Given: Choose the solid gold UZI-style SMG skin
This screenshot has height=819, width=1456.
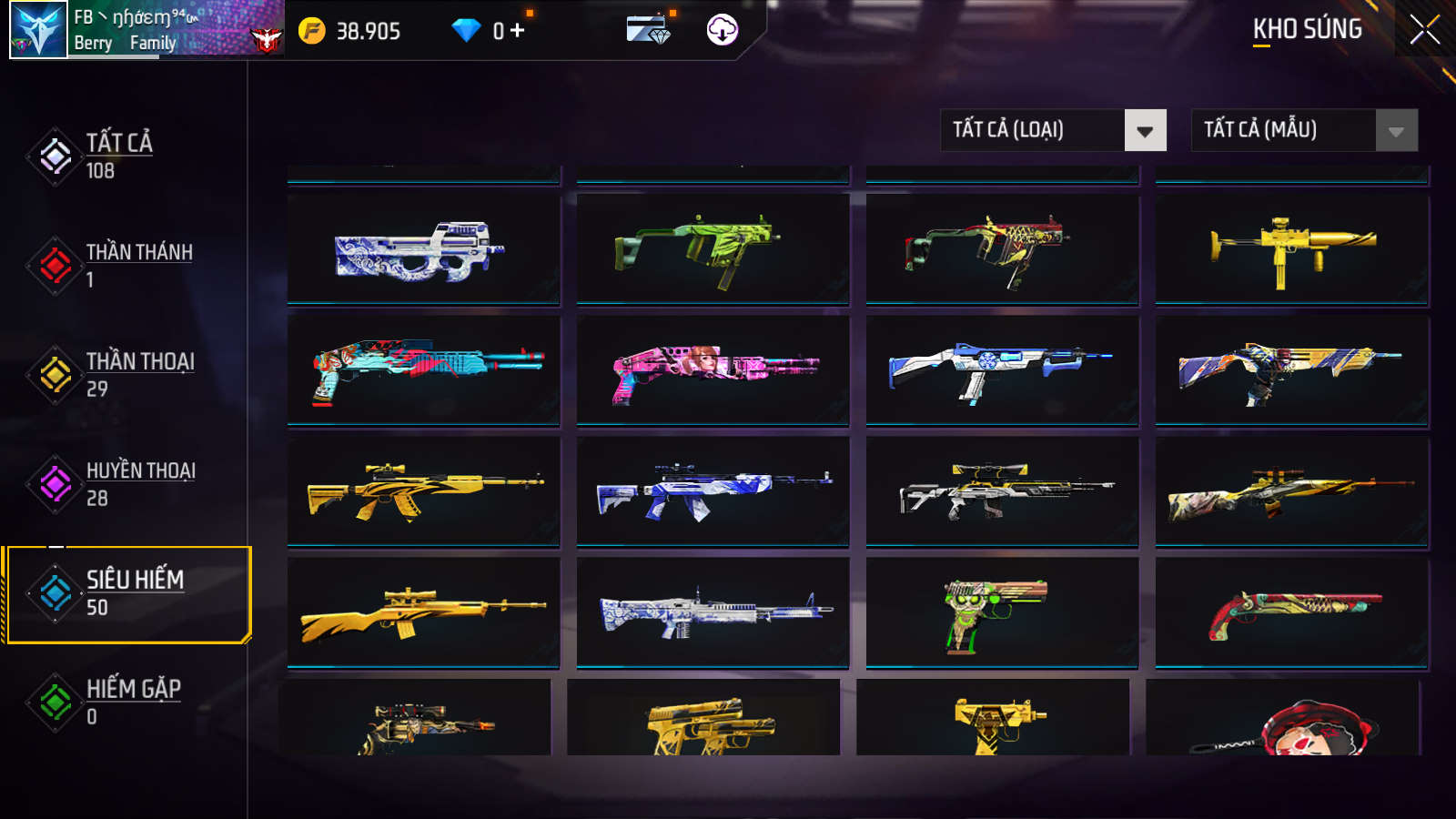Looking at the screenshot, I should (x=1291, y=249).
